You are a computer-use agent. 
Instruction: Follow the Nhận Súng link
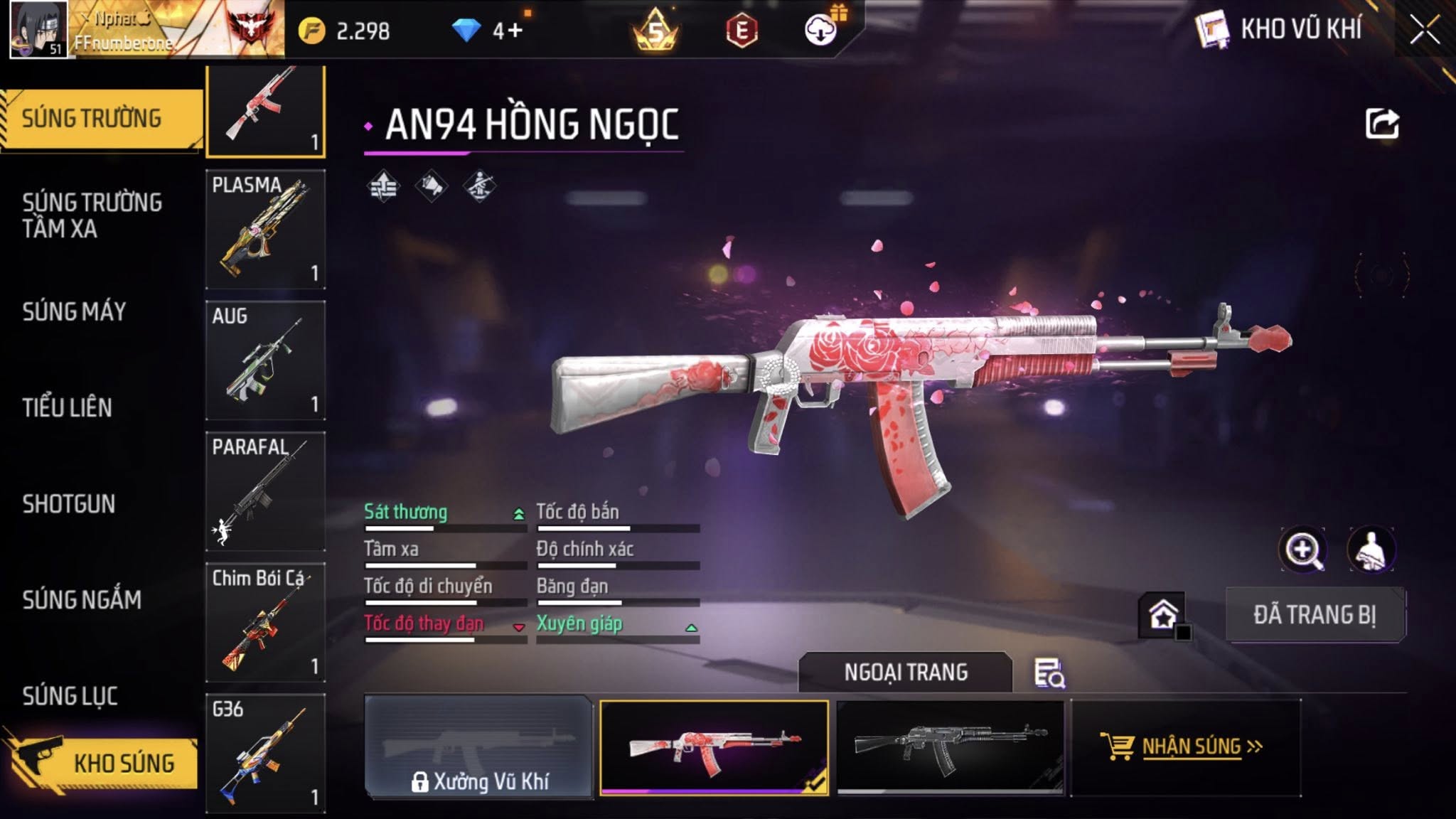click(1189, 747)
